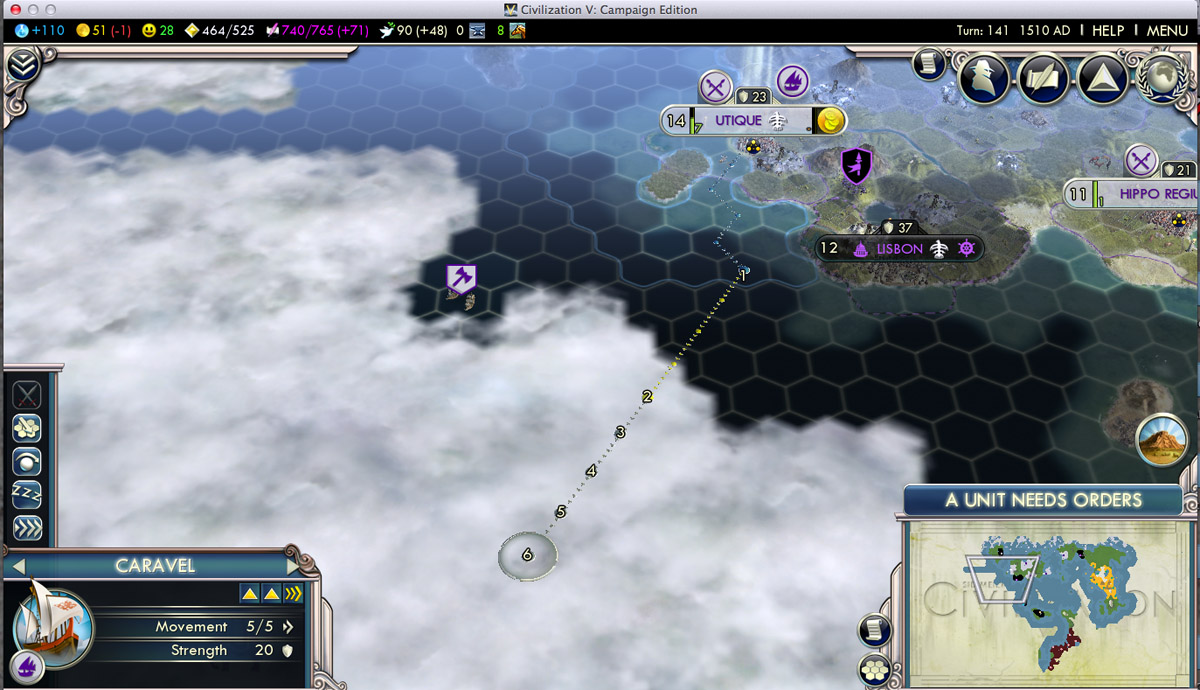Open the MENU from the top bar
Image resolution: width=1200 pixels, height=690 pixels.
click(1167, 30)
